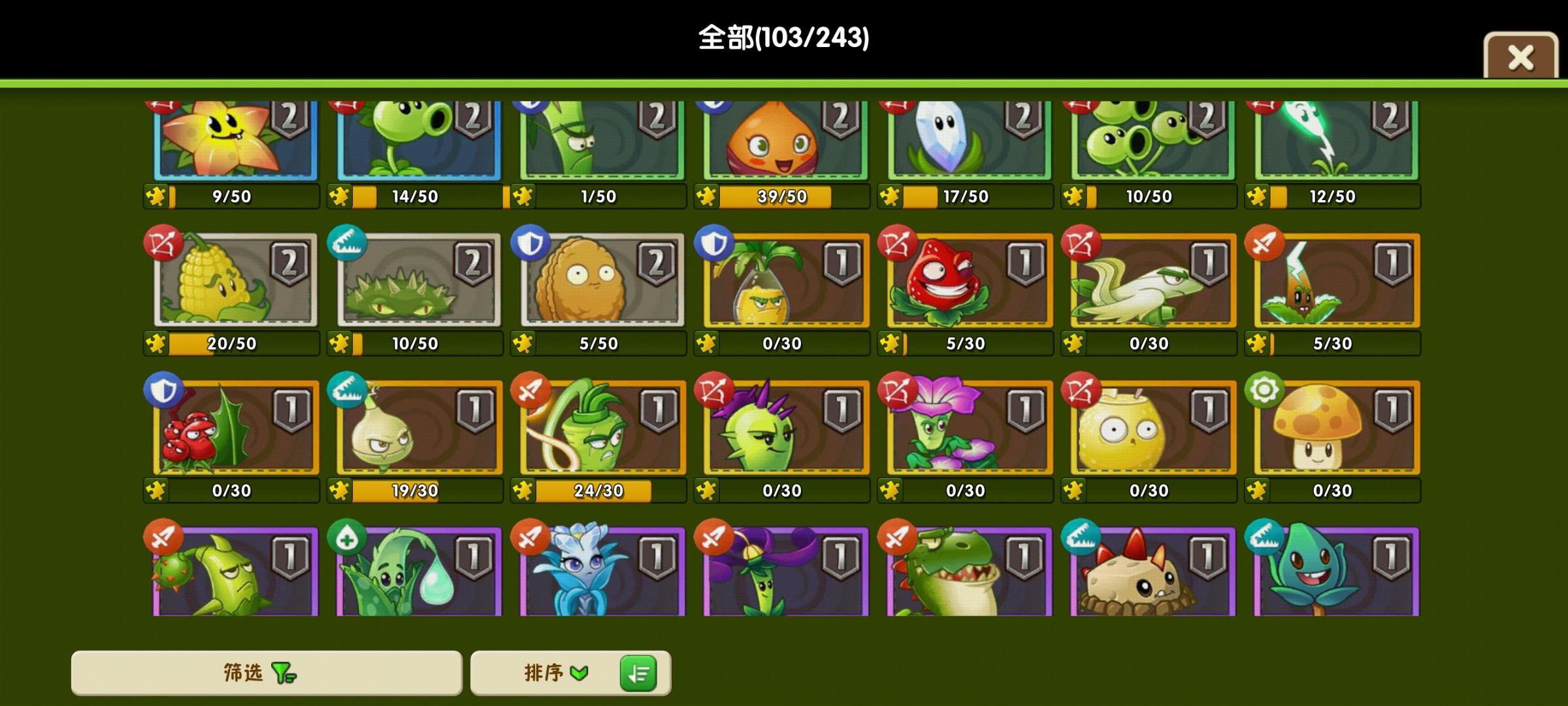Open the 排序 sort dropdown chevron
1568x706 pixels.
pos(579,672)
